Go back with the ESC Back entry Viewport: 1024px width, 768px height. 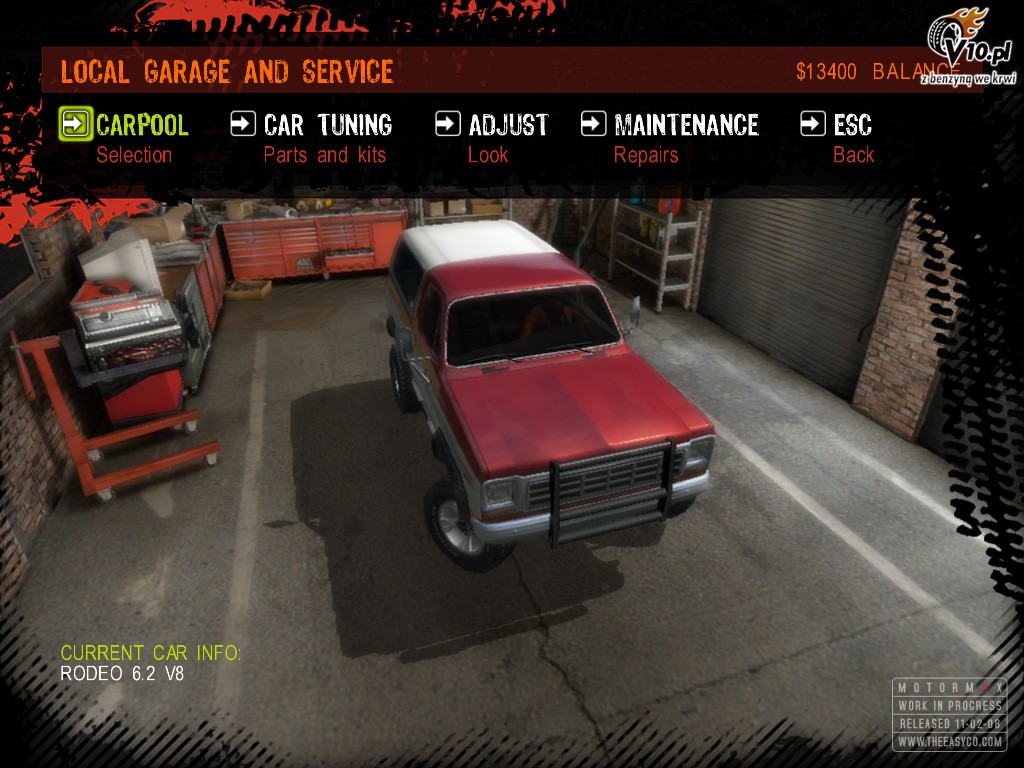(x=852, y=125)
